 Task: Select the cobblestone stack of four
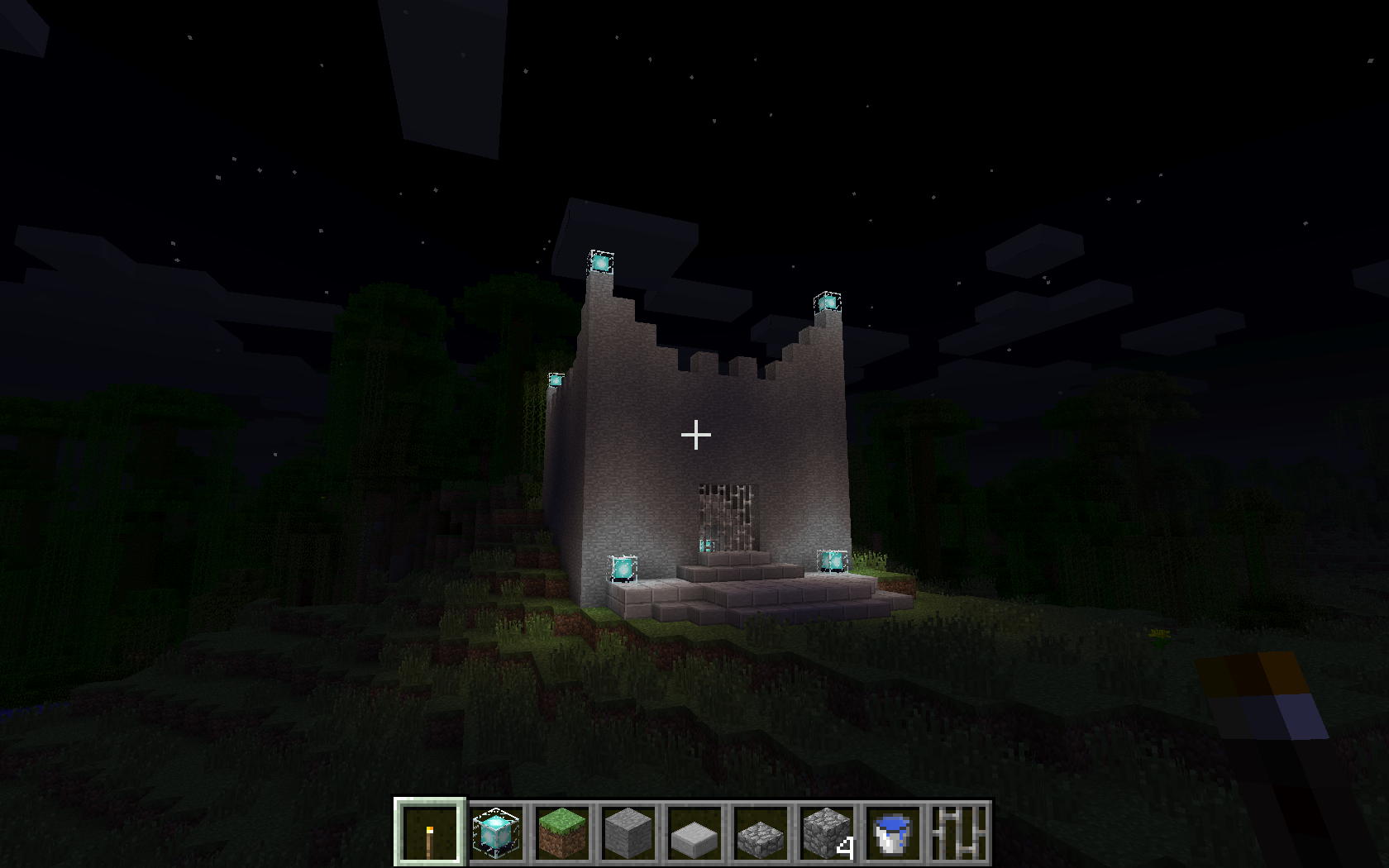[826, 832]
